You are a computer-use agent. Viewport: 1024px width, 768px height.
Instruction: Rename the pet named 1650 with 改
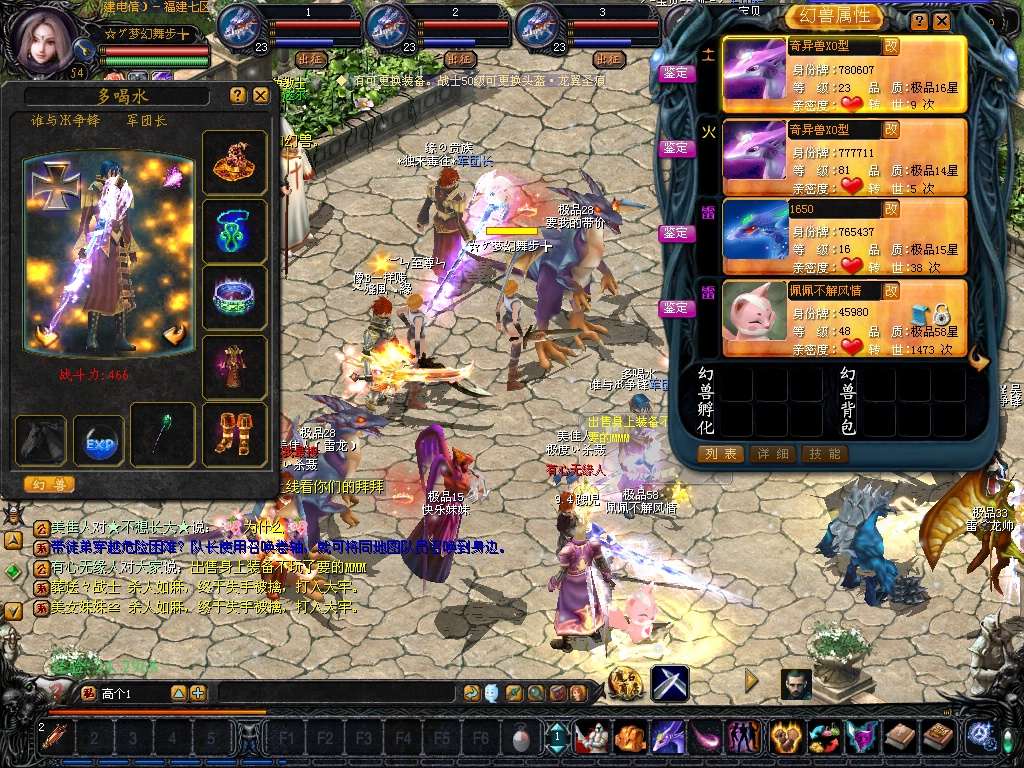click(891, 210)
